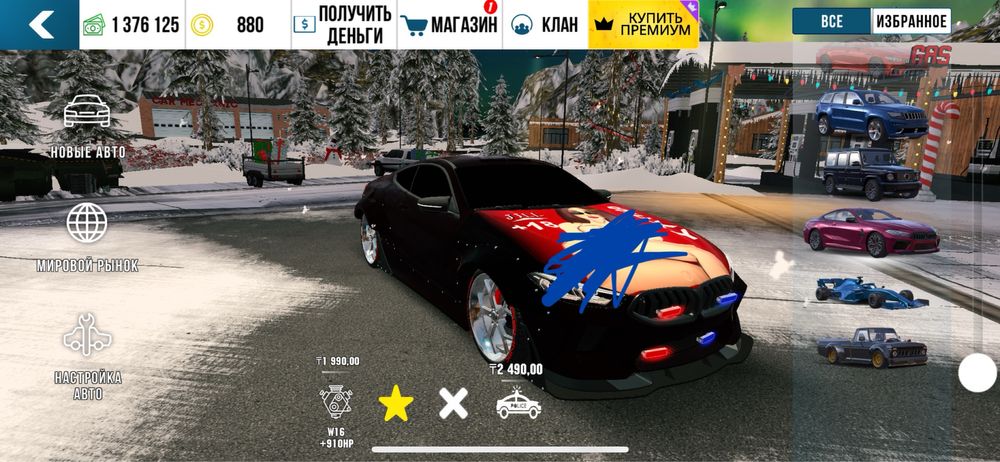
Task: Choose the classic pickup truck thumbnail
Action: 870,347
